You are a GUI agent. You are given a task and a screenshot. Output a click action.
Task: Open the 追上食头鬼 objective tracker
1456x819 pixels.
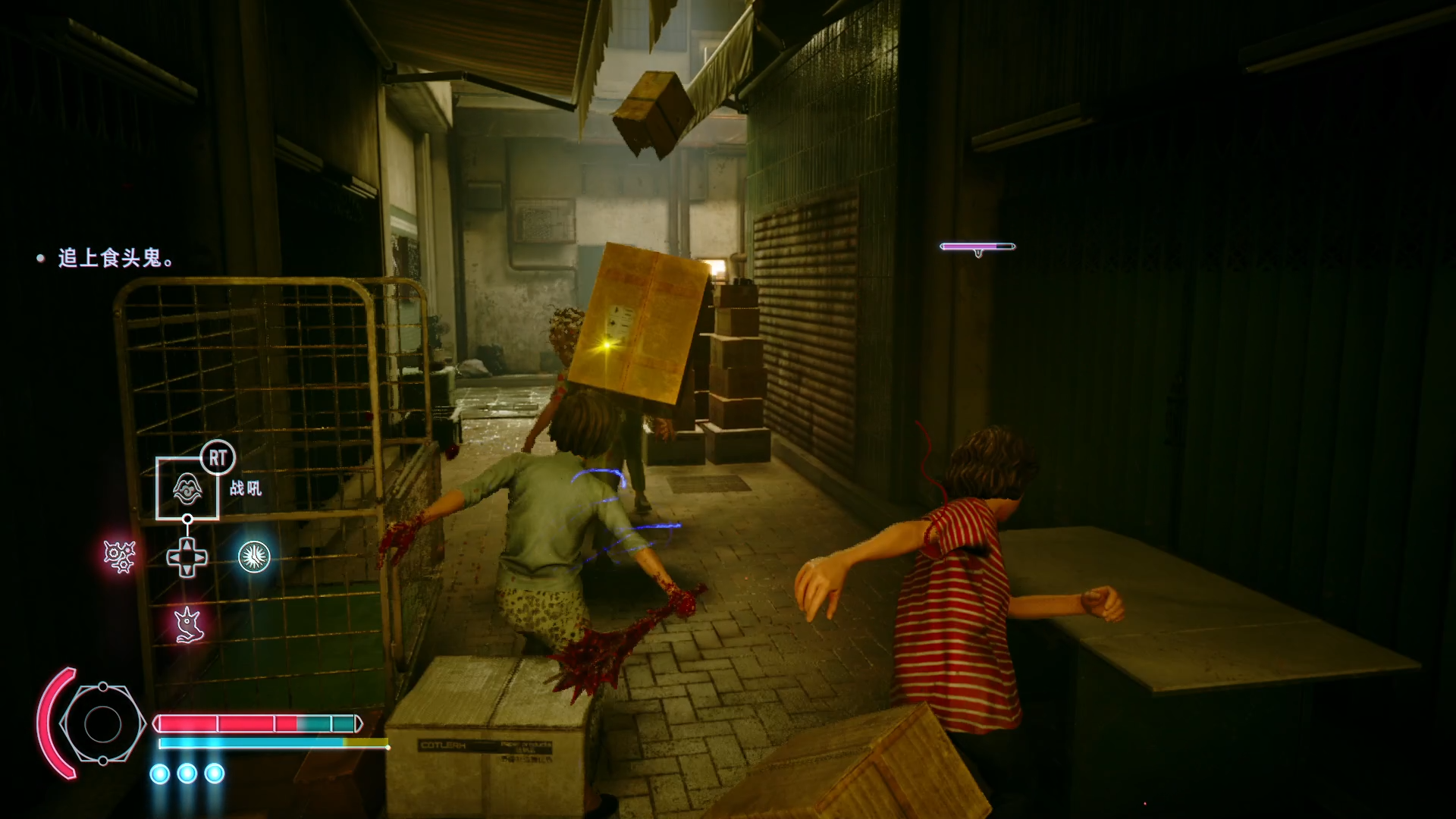[x=115, y=259]
